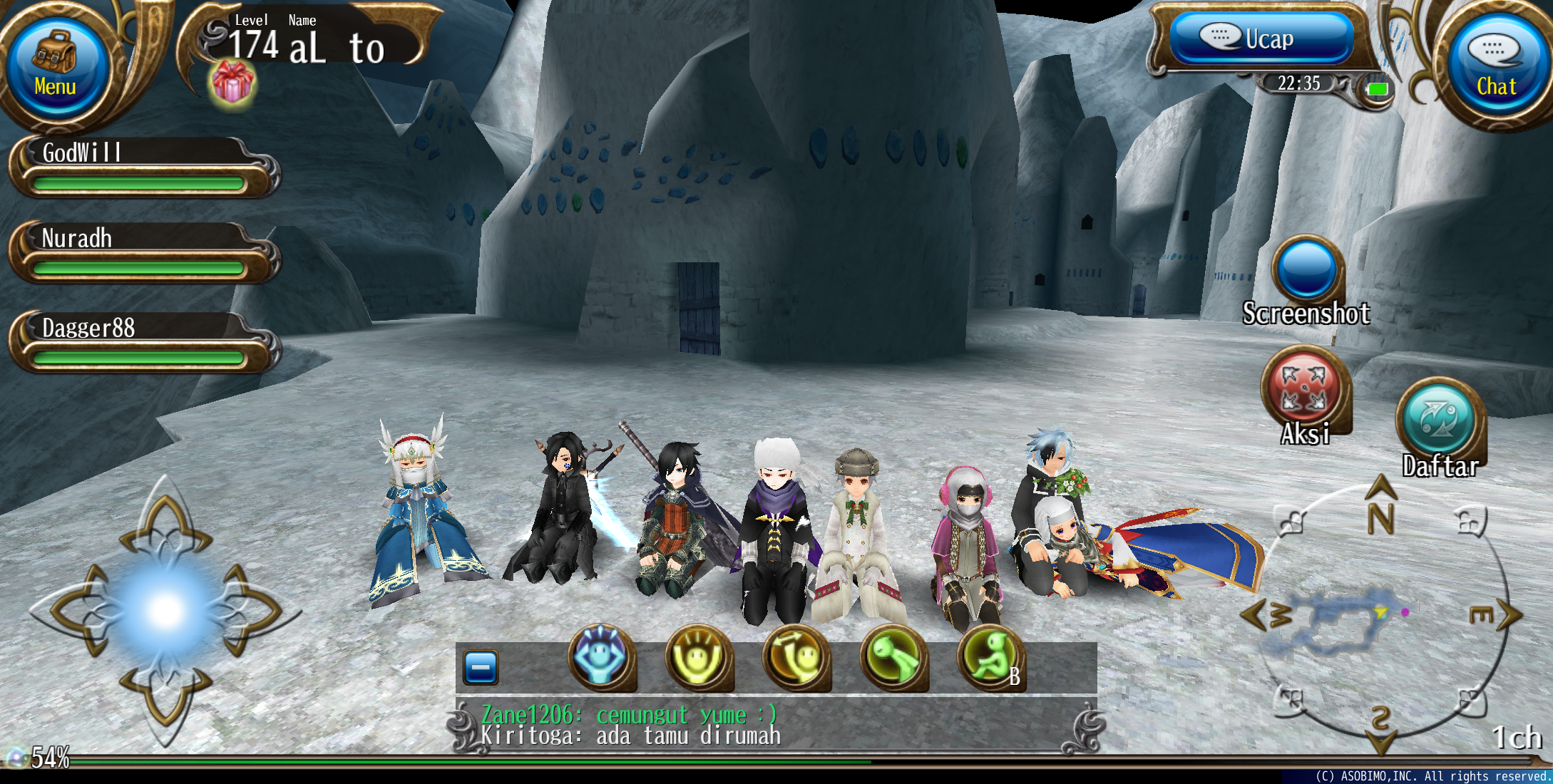
Task: Use the orange figure with arrow emote
Action: tap(796, 658)
